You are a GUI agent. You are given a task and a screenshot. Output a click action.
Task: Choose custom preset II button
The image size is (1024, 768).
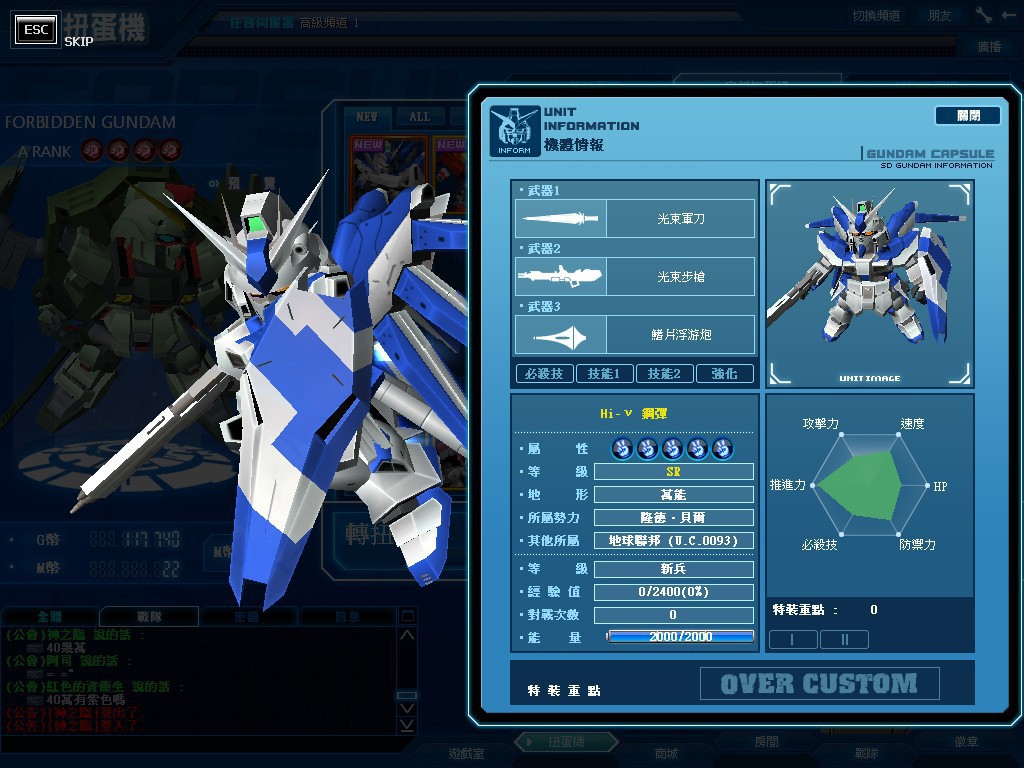(x=843, y=639)
